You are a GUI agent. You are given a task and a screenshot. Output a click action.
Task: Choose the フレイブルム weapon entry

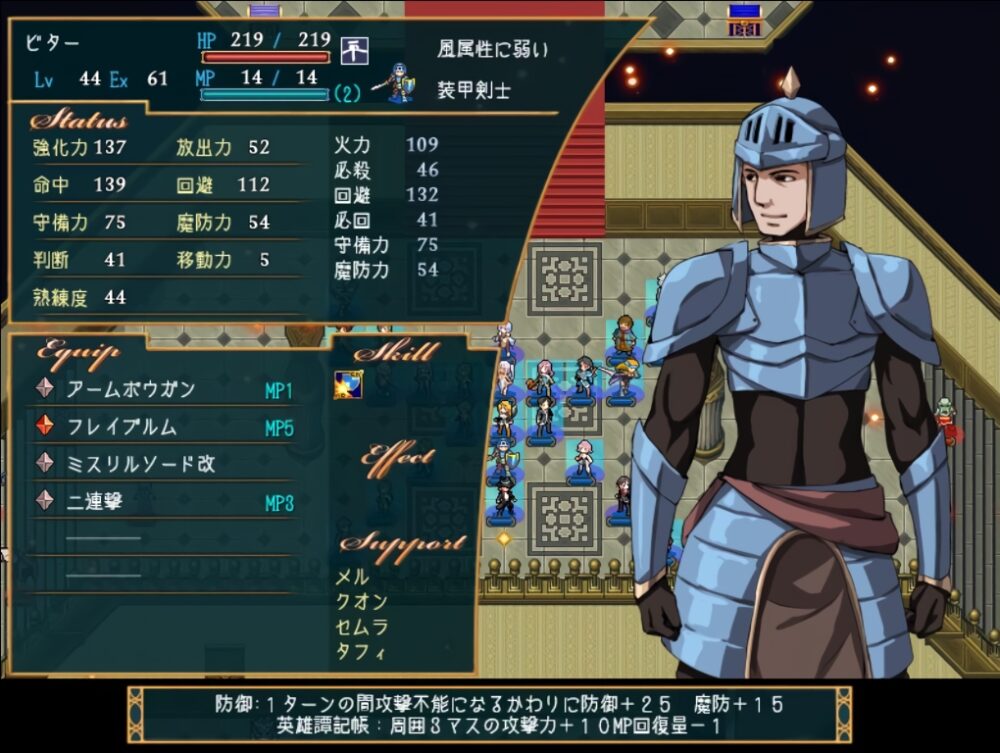(x=122, y=427)
